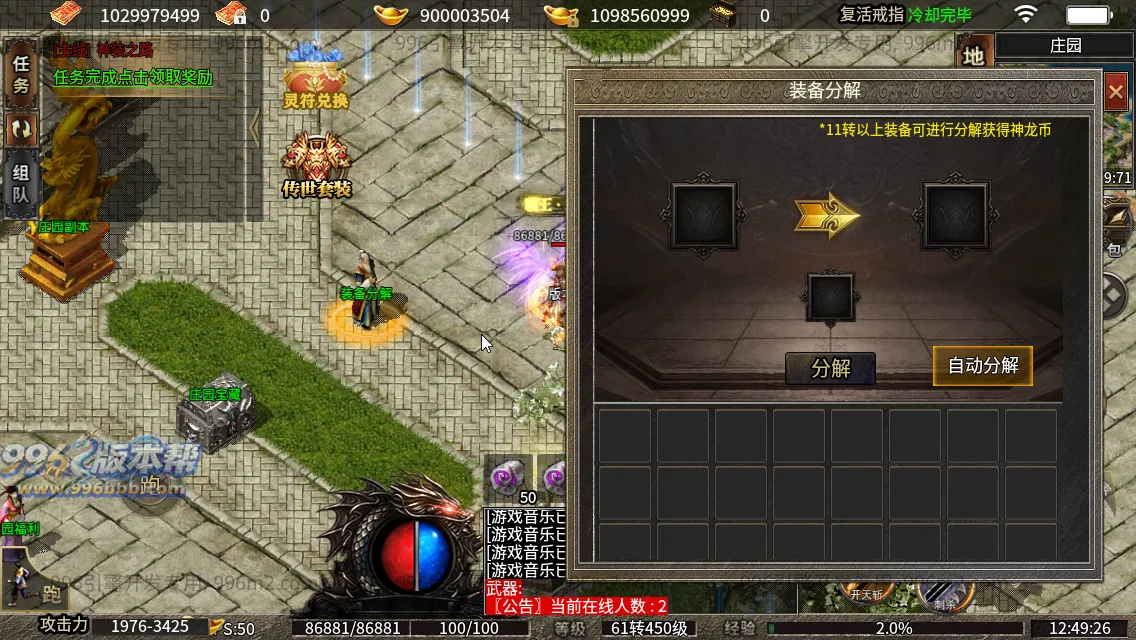Close the 装备分解 window
Image resolution: width=1136 pixels, height=640 pixels.
click(1116, 93)
